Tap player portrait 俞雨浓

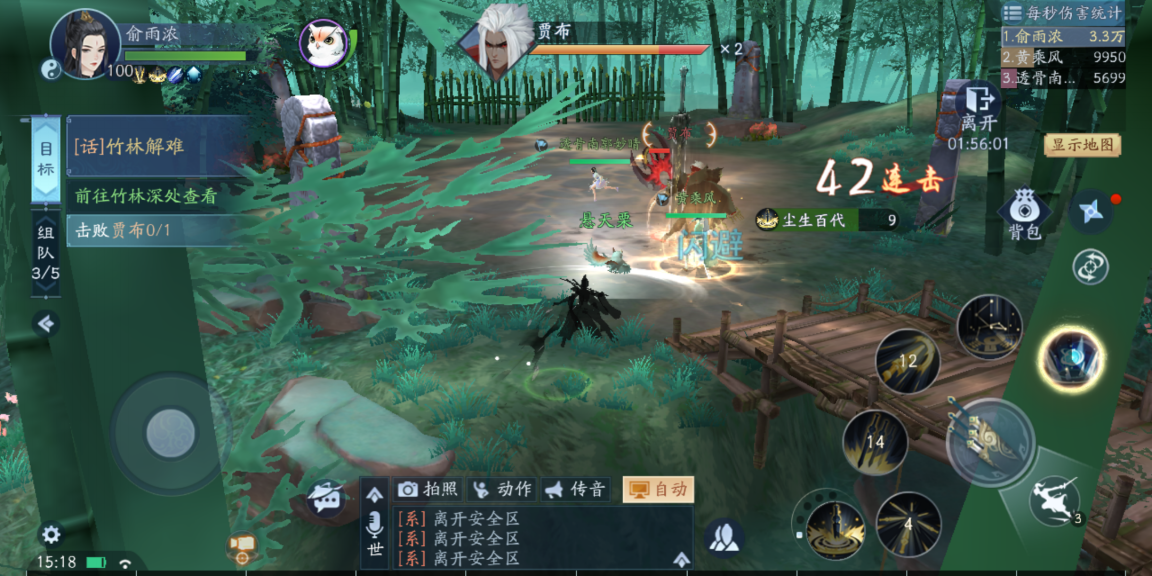85,44
